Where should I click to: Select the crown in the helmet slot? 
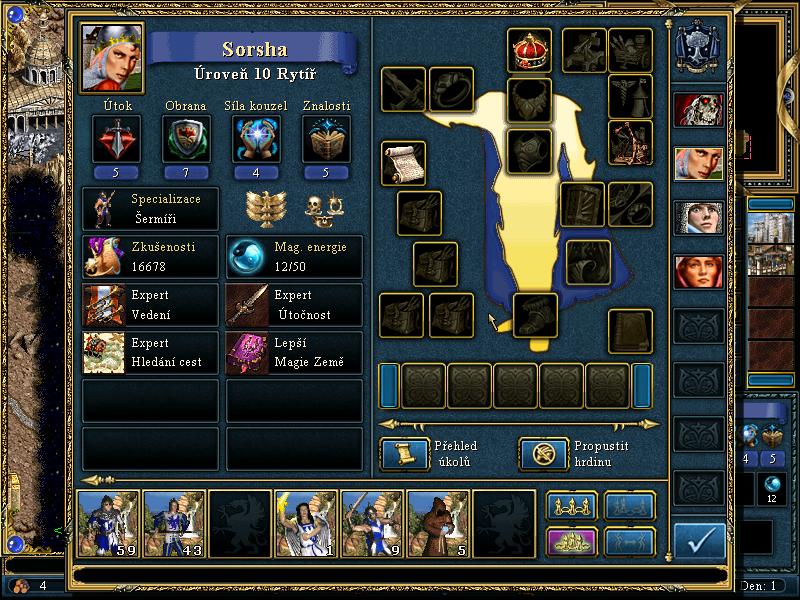[529, 51]
